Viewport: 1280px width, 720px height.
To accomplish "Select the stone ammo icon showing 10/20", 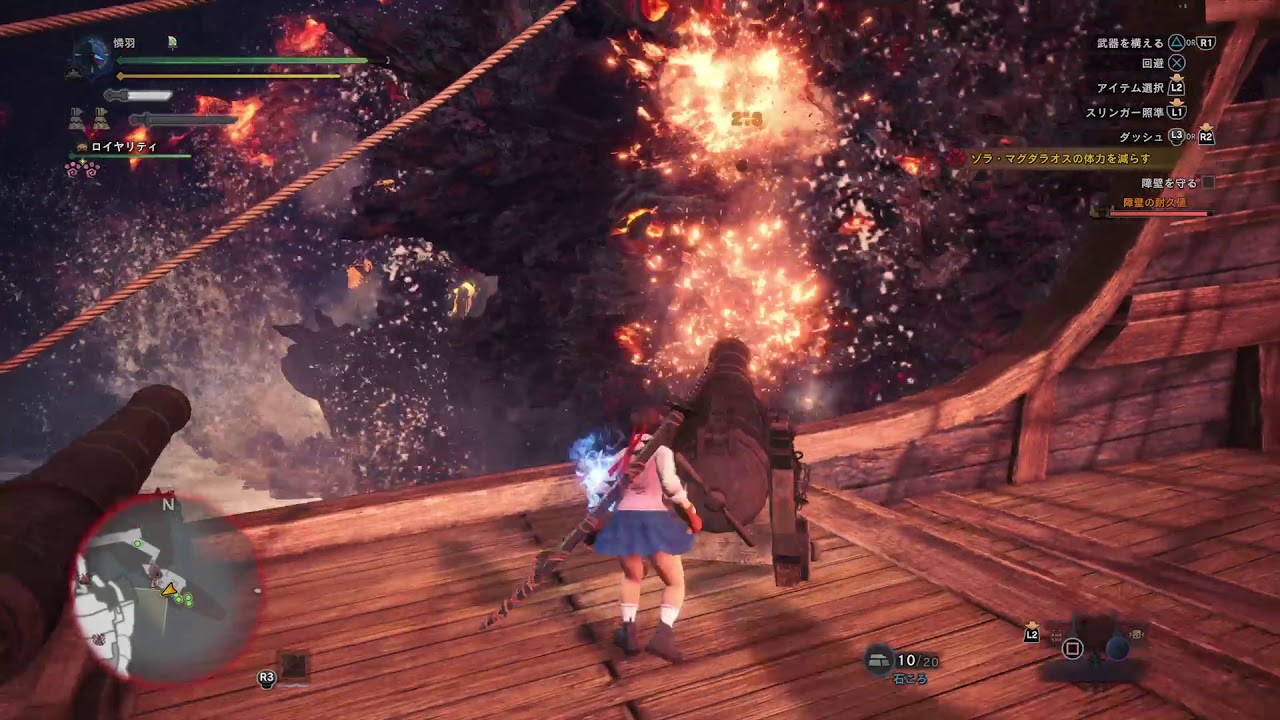I will 880,657.
